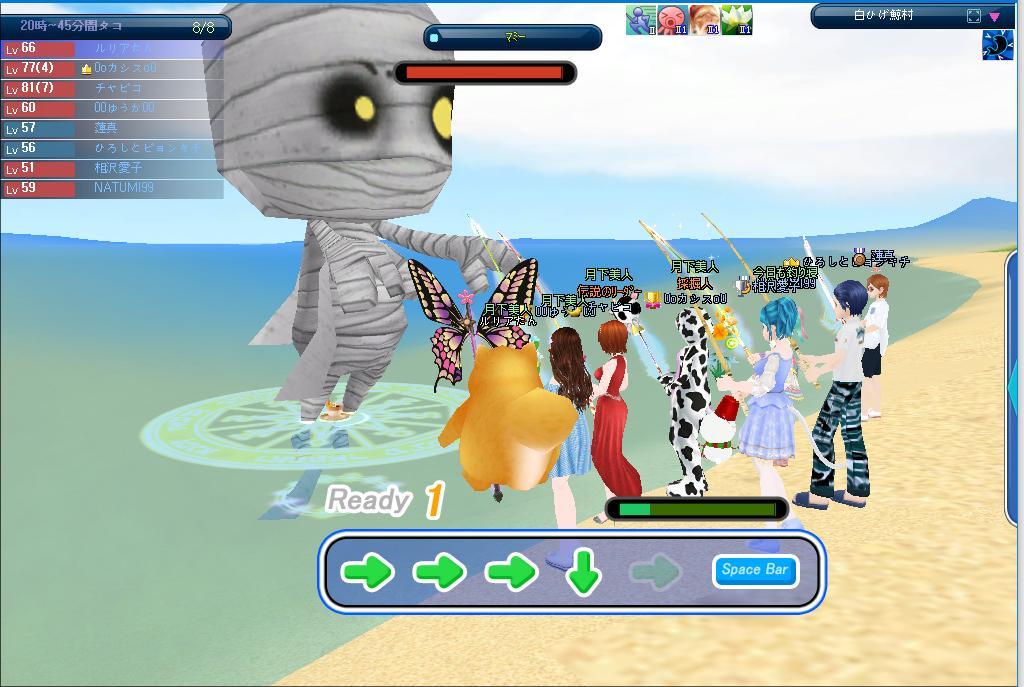The height and width of the screenshot is (687, 1024).
Task: Open the 20時~45分間タコ party header
Action: click(115, 27)
